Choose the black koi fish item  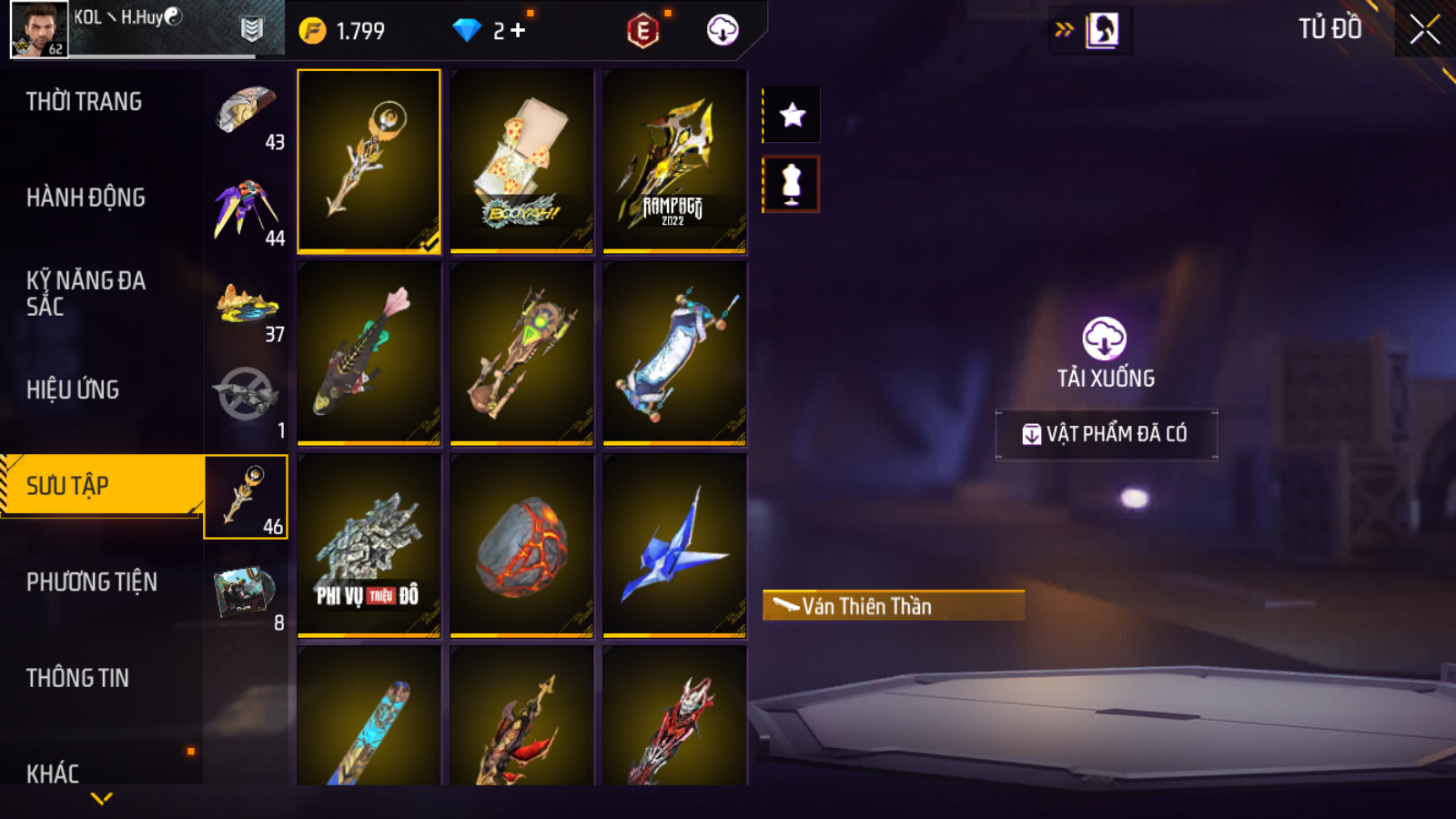pos(369,352)
